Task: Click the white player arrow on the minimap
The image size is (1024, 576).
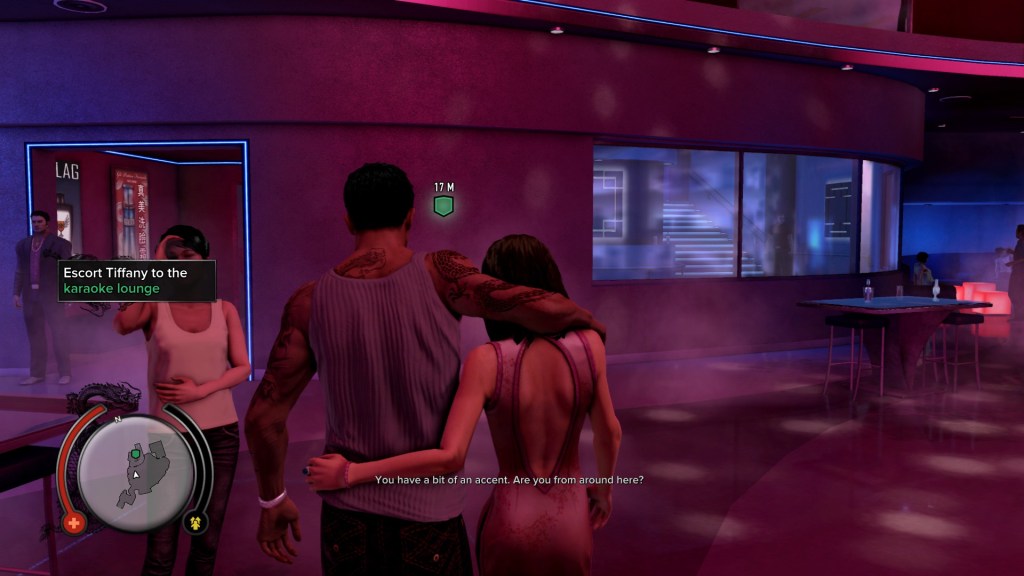Action: (x=135, y=473)
